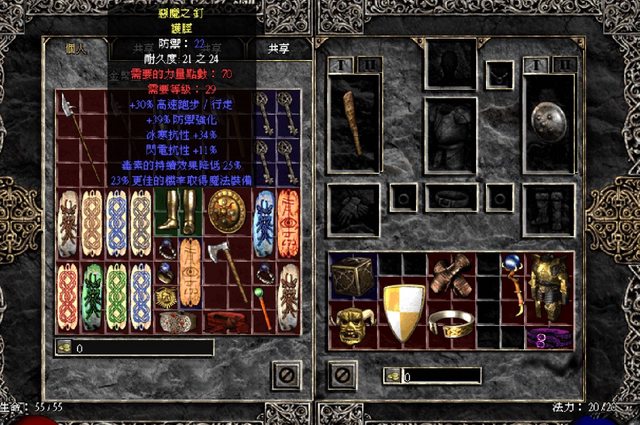Click the stash gold withdraw button

click(65, 349)
